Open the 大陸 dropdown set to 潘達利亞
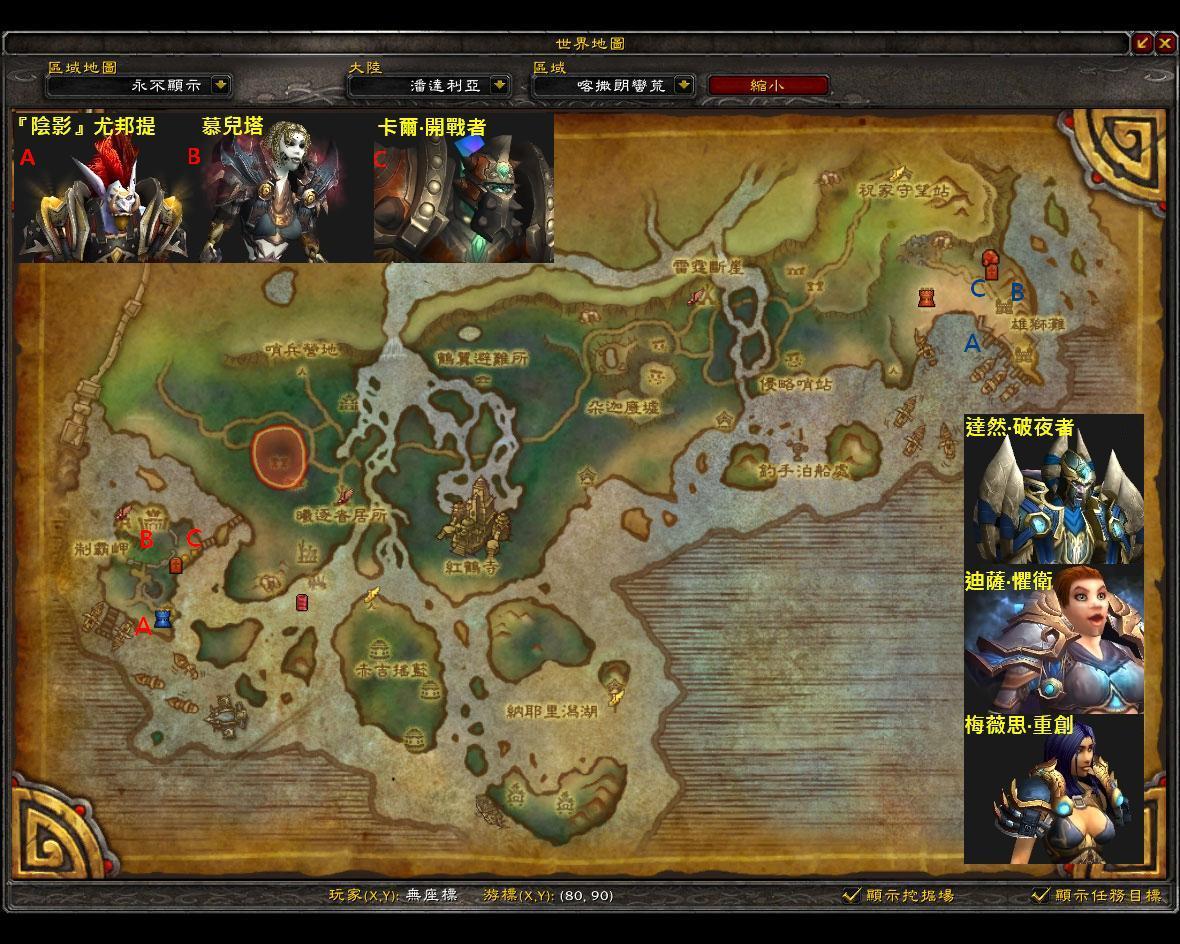This screenshot has height=944, width=1180. (x=499, y=86)
